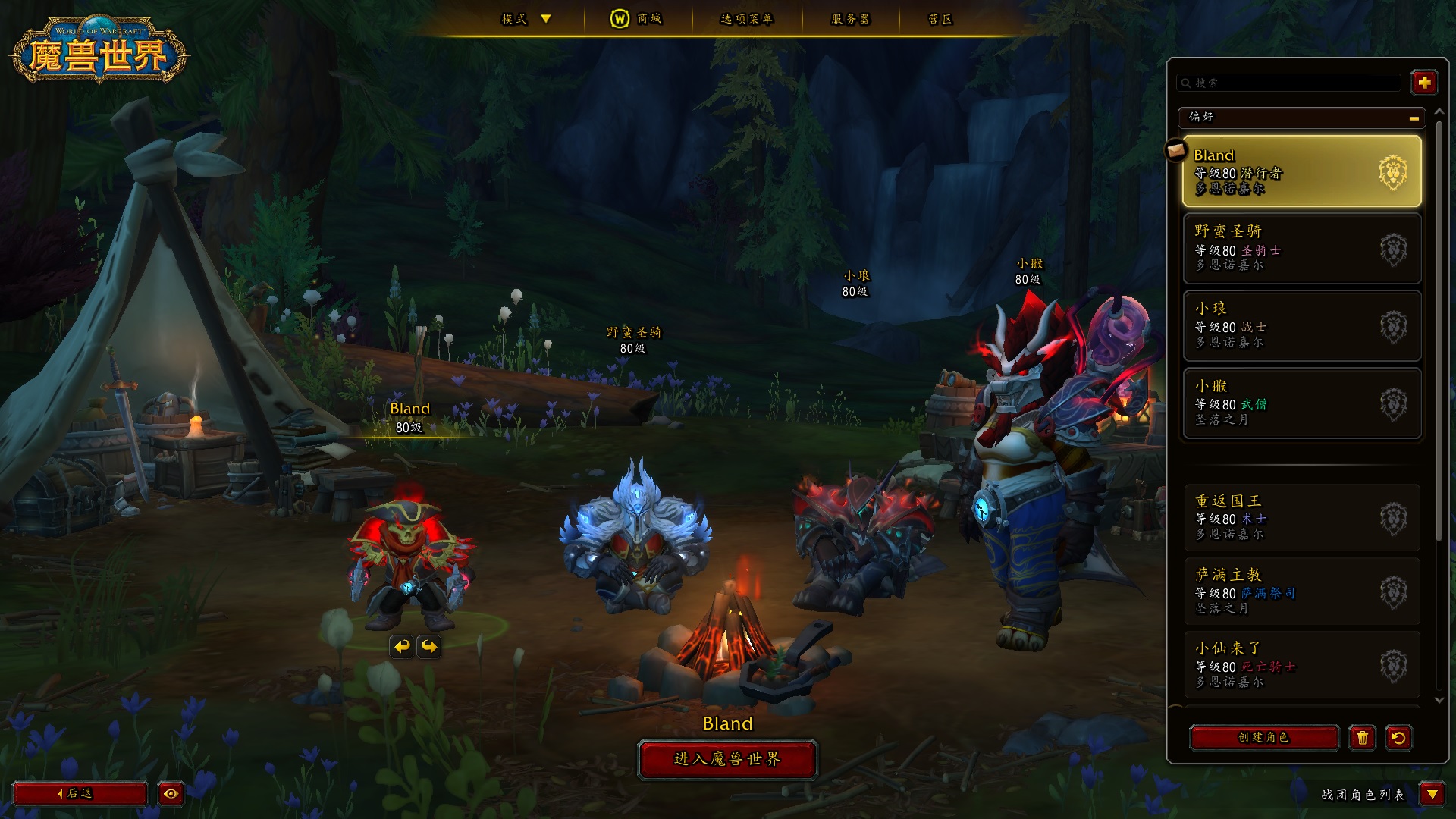Screen dimensions: 1456x819
Task: Collapse the 偏好 favorites group
Action: [1414, 118]
